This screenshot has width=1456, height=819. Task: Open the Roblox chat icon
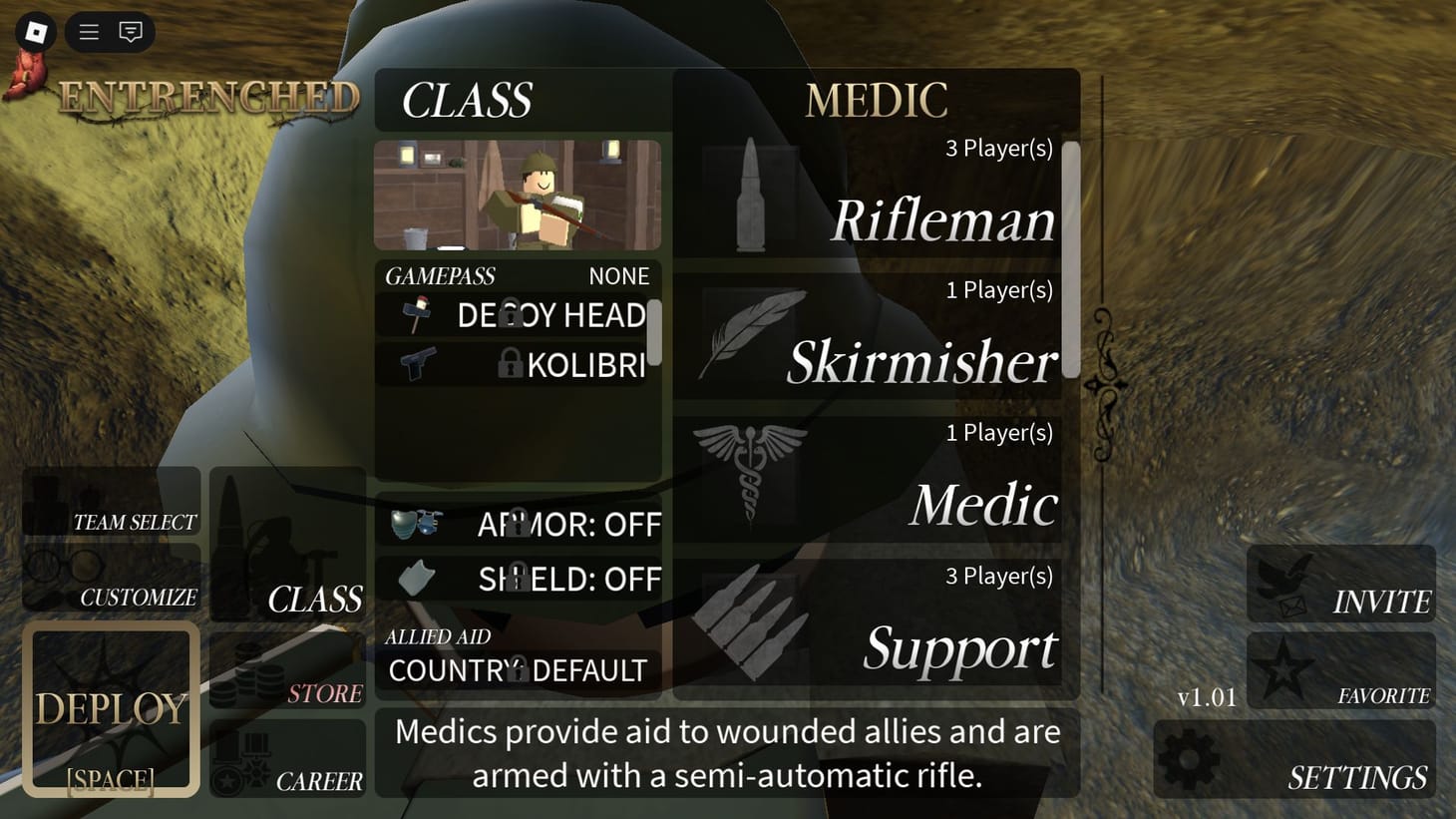131,31
